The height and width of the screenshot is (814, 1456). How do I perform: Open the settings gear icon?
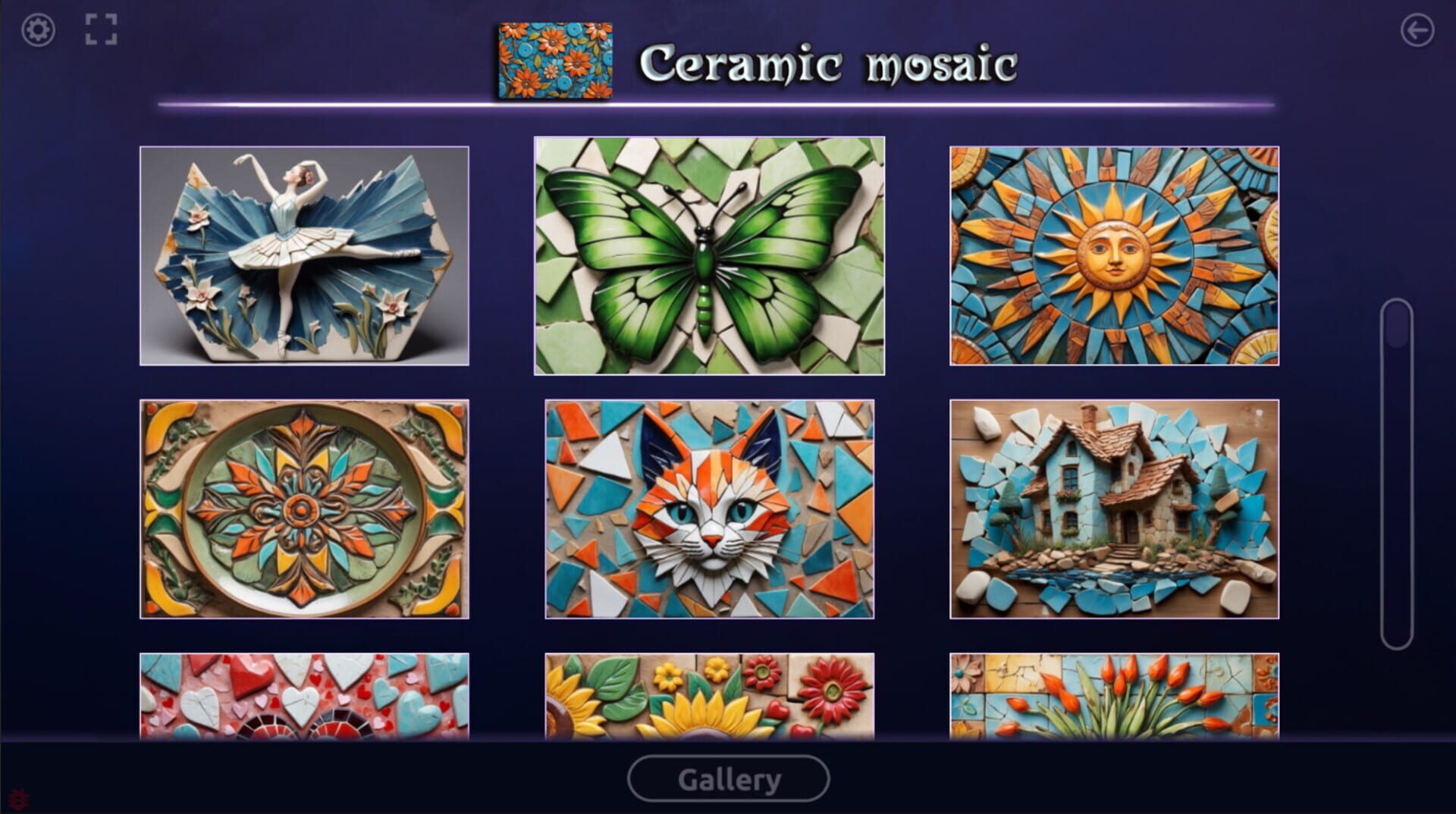tap(38, 30)
